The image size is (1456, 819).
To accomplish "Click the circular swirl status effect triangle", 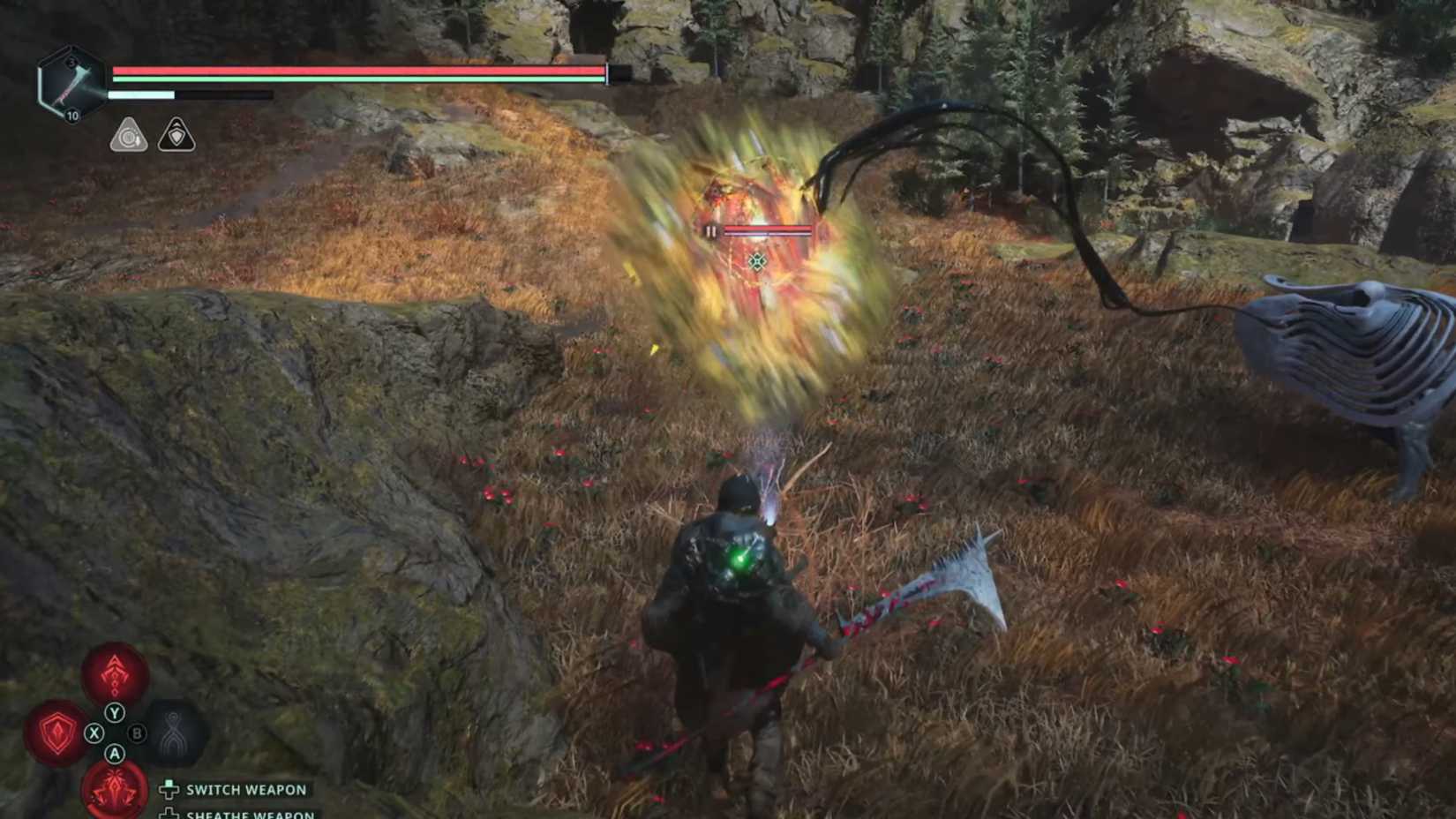I will click(x=129, y=136).
